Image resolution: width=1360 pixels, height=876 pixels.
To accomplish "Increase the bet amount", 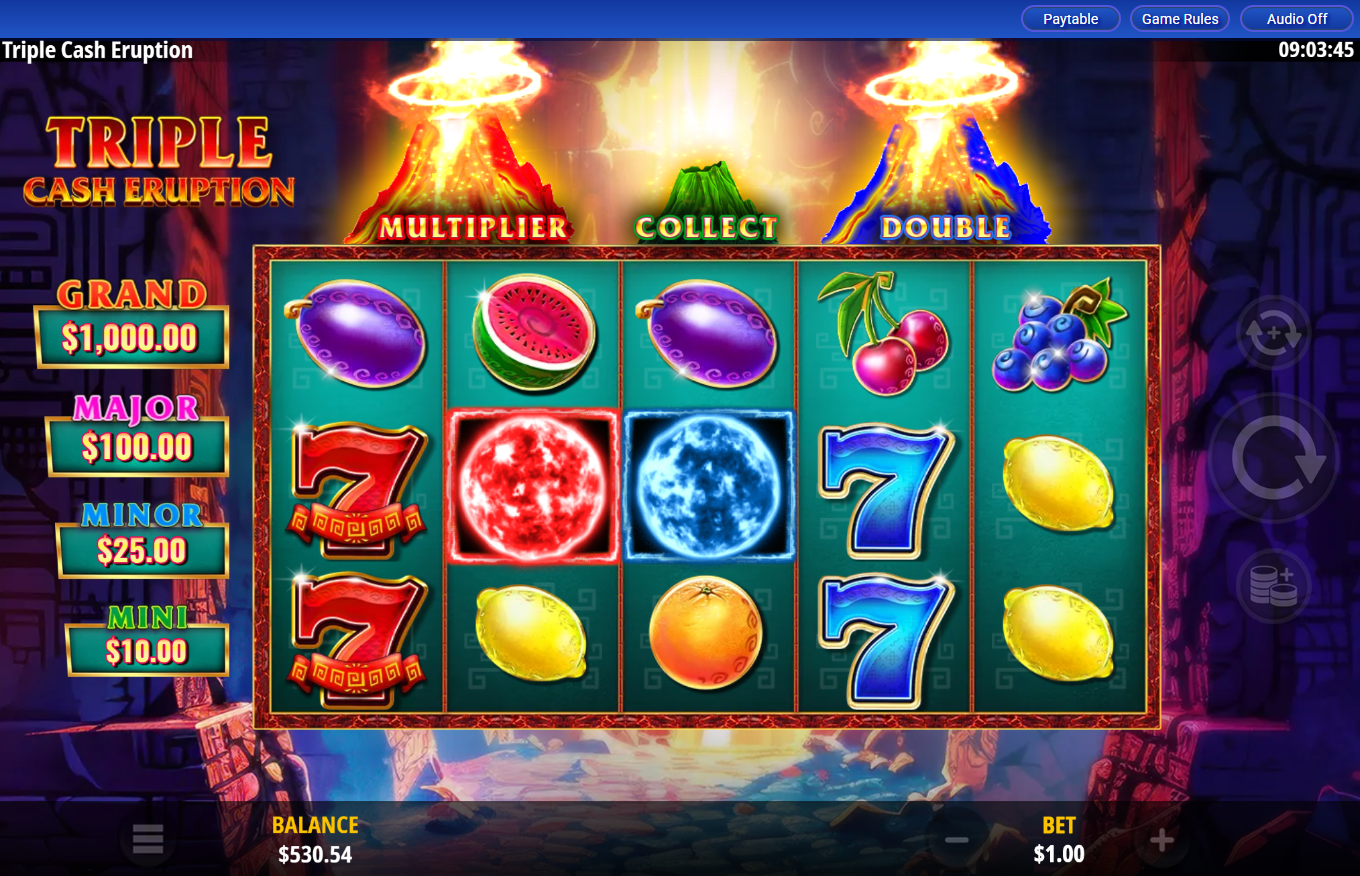I will [1160, 840].
